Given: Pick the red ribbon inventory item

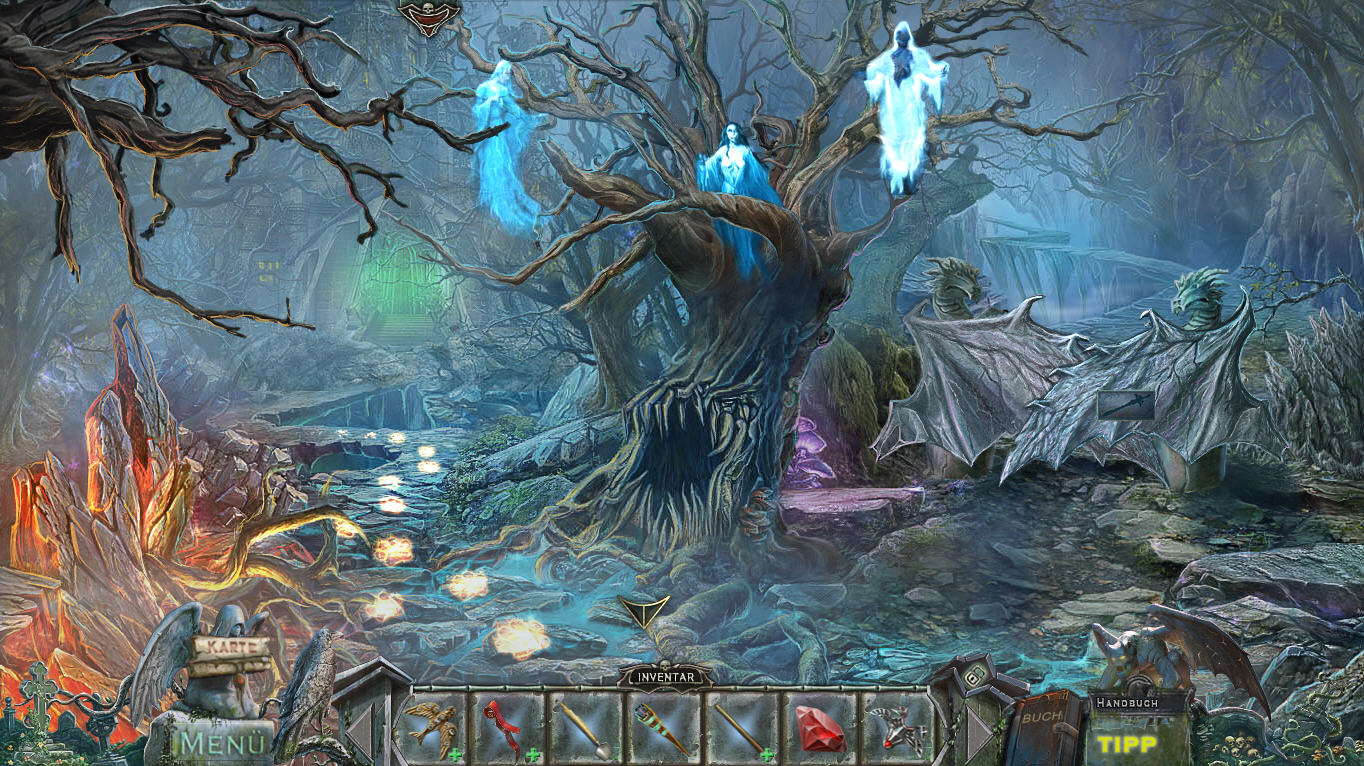Looking at the screenshot, I should point(507,727).
